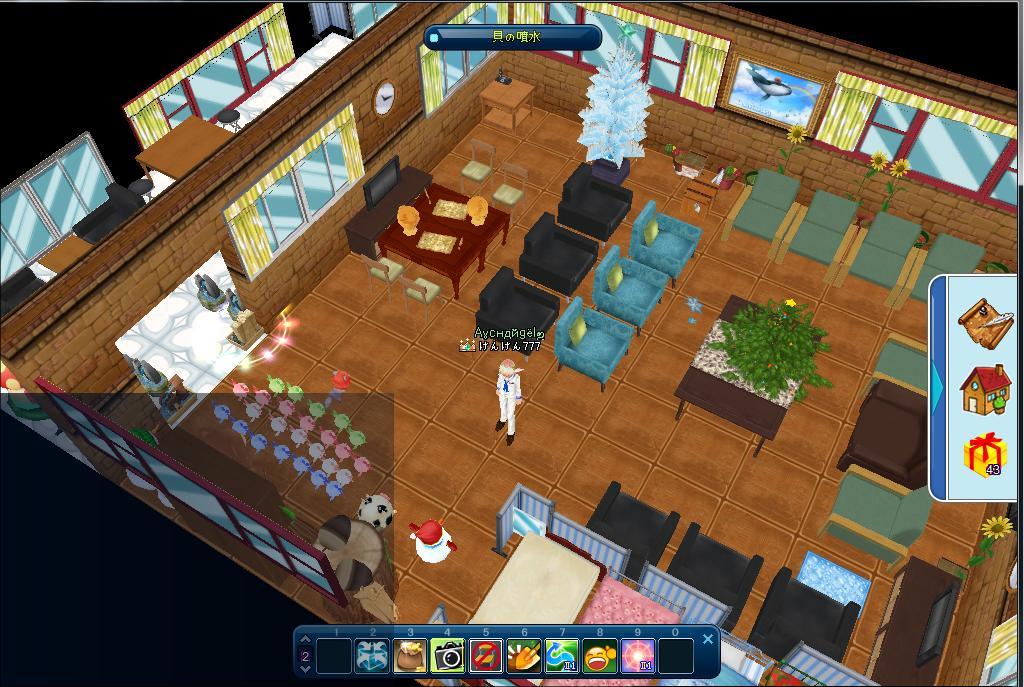Activate the blue curved arrow skill
This screenshot has height=687, width=1024.
pyautogui.click(x=562, y=656)
